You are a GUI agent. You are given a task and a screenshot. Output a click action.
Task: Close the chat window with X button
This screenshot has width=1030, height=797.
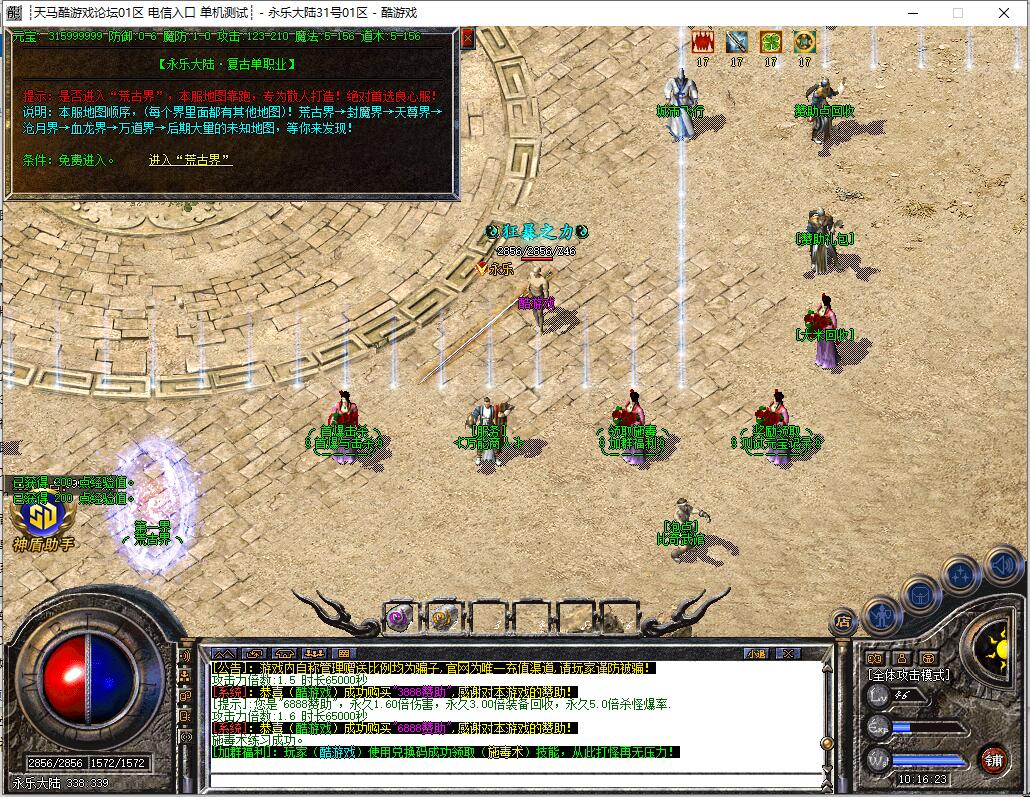788,654
